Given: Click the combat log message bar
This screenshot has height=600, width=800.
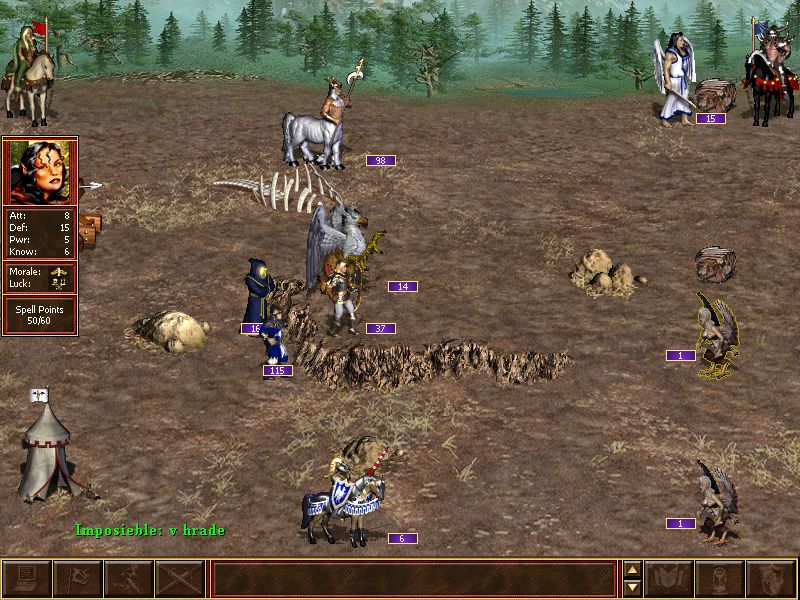Looking at the screenshot, I should tap(414, 579).
